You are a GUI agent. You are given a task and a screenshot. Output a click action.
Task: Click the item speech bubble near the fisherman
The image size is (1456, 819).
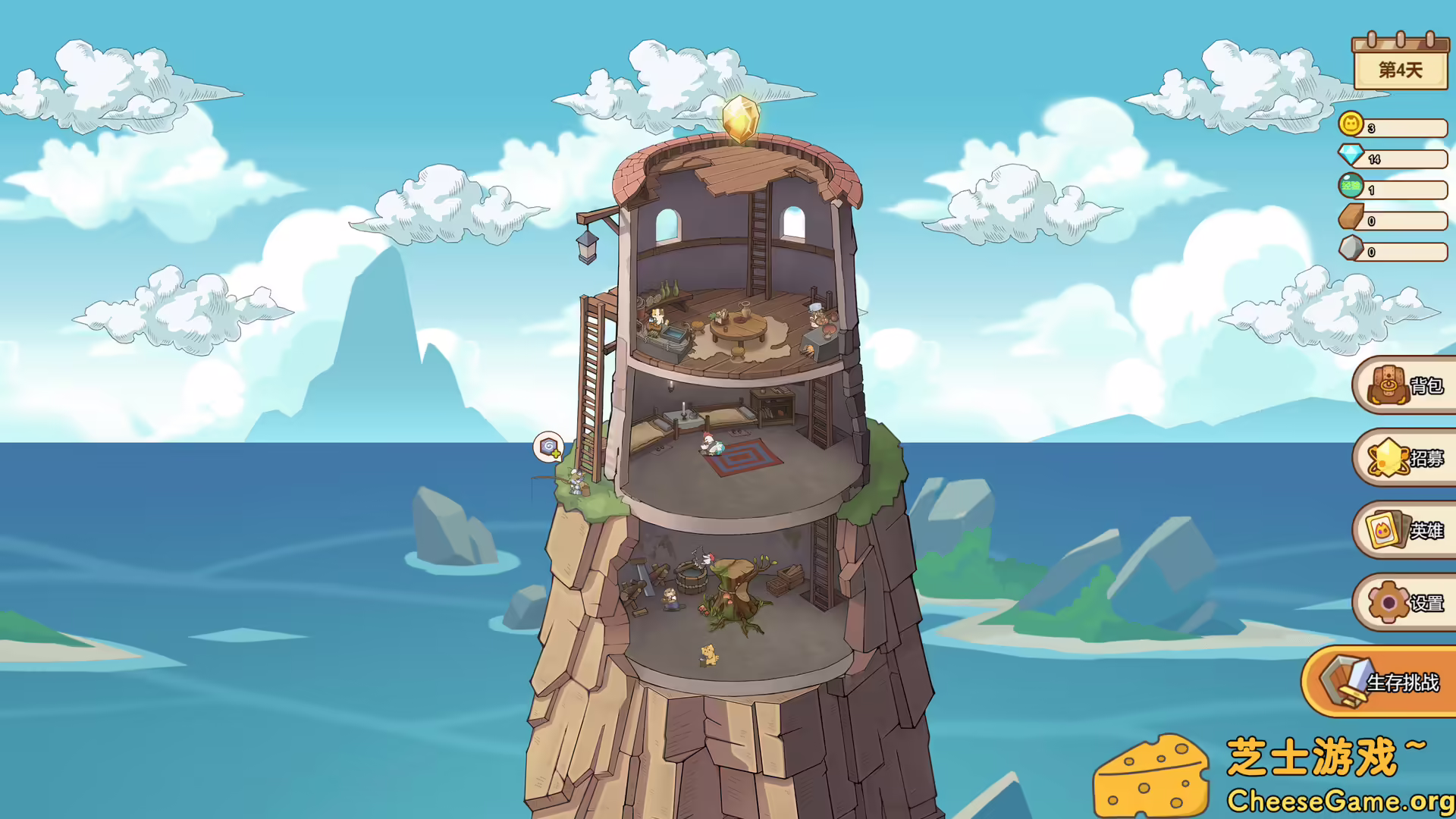point(548,447)
